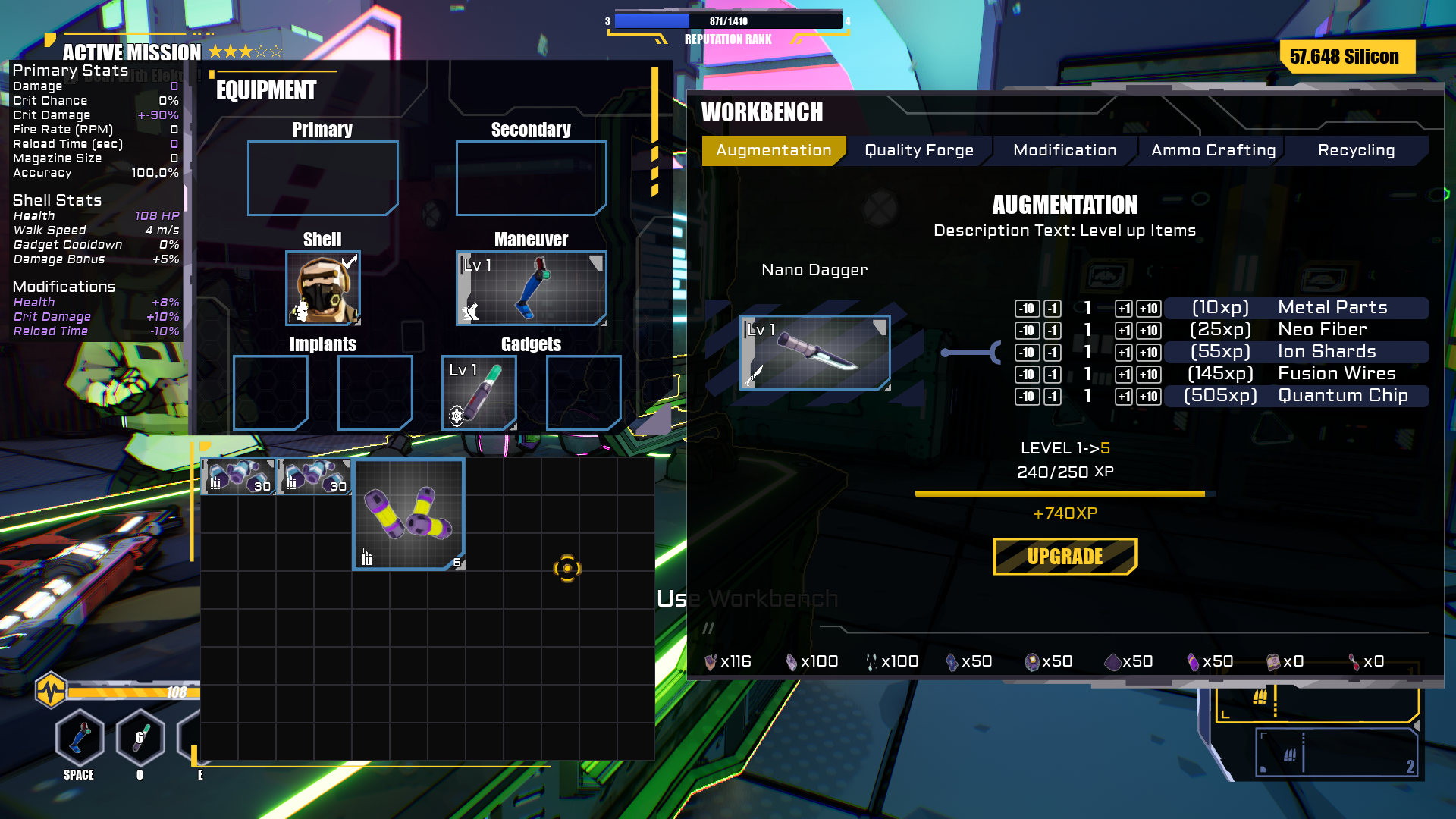Switch to the Ammo Crafting tab

[1211, 149]
